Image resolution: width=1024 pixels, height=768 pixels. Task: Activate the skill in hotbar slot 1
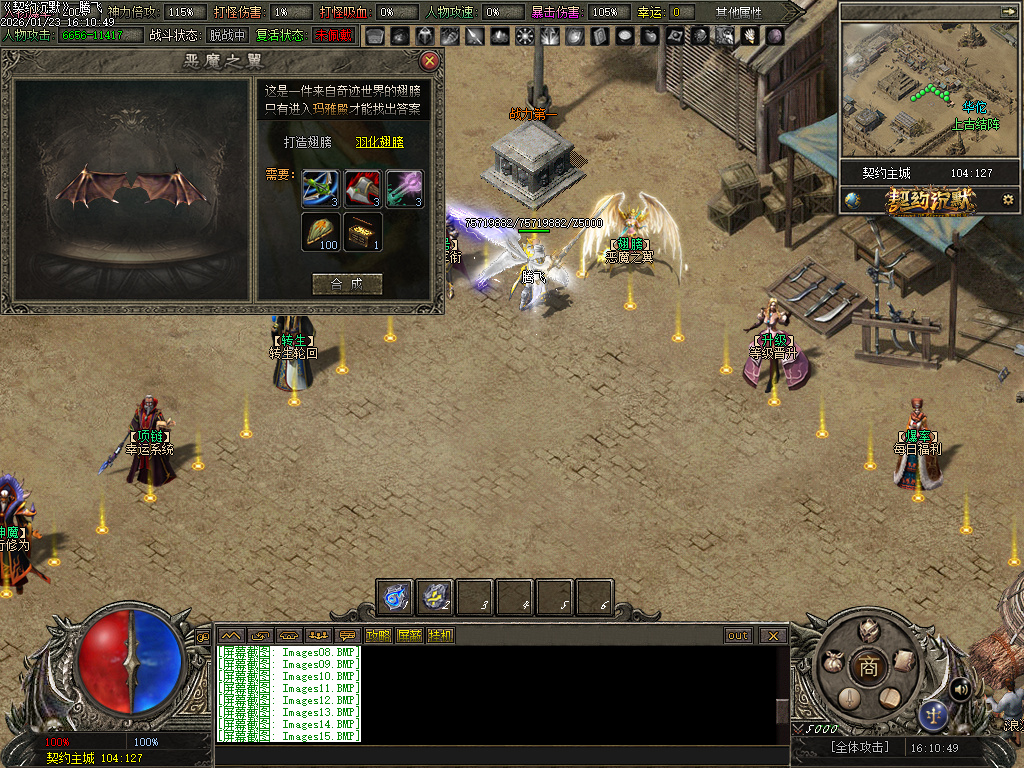coord(396,597)
